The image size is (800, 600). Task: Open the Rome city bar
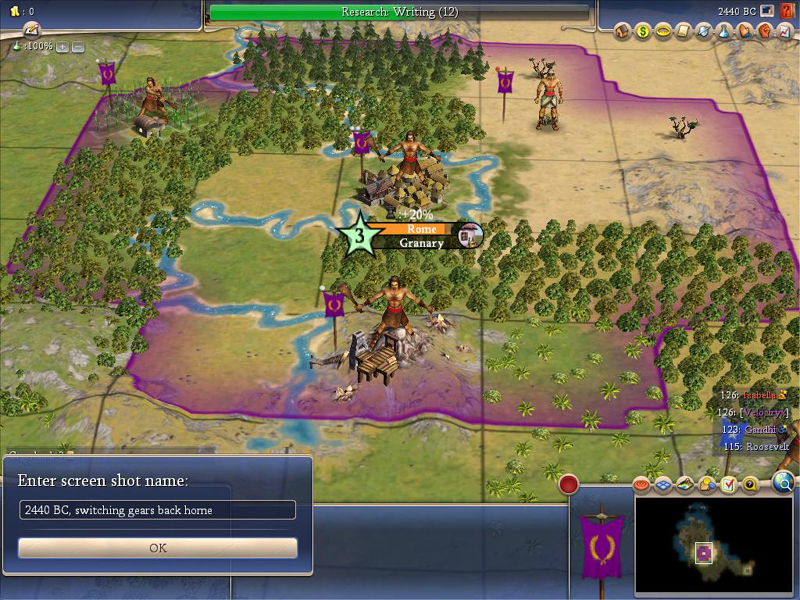pos(420,235)
